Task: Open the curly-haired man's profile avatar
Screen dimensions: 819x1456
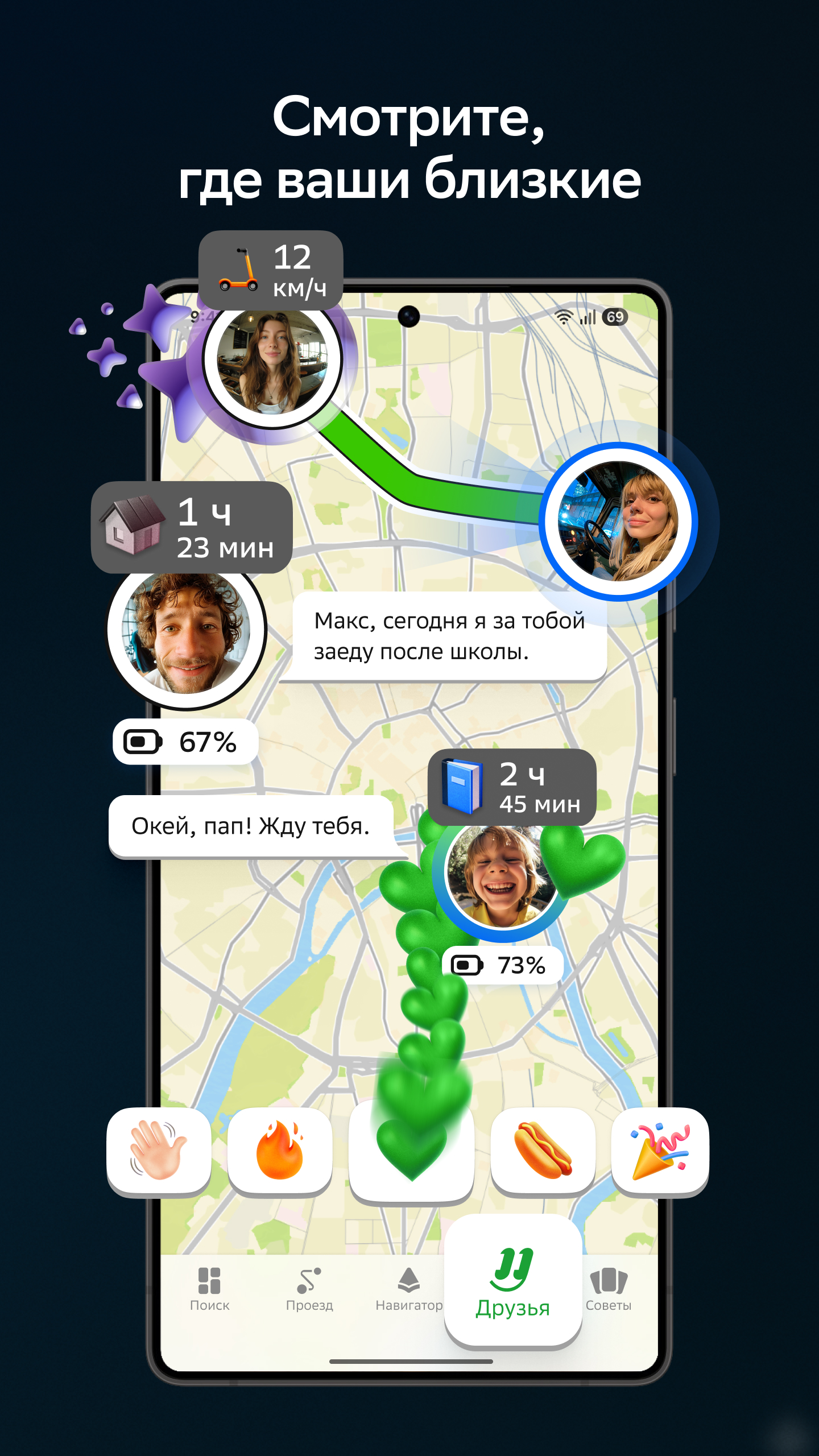Action: [x=187, y=632]
